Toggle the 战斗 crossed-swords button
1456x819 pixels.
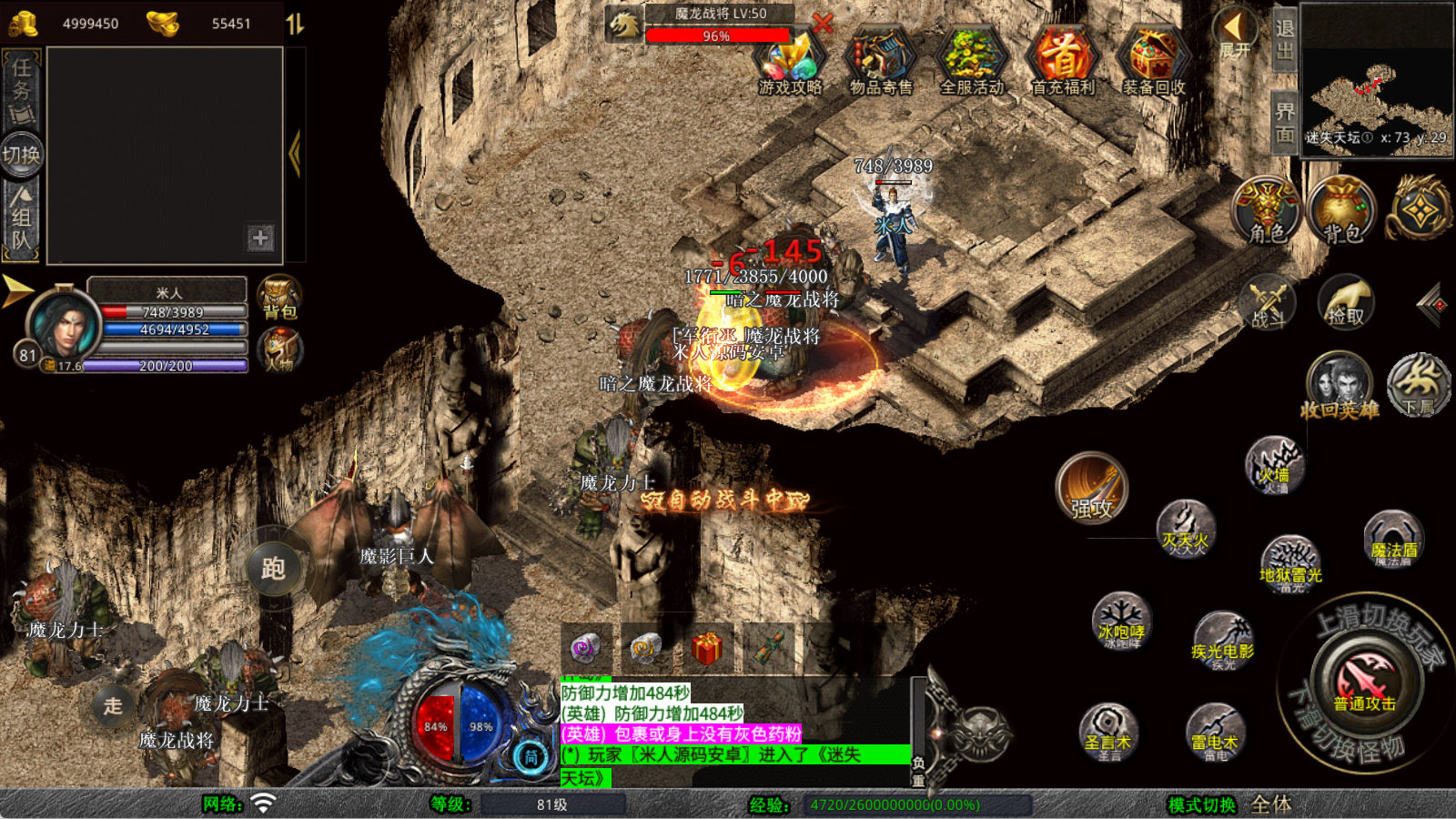pyautogui.click(x=1268, y=301)
